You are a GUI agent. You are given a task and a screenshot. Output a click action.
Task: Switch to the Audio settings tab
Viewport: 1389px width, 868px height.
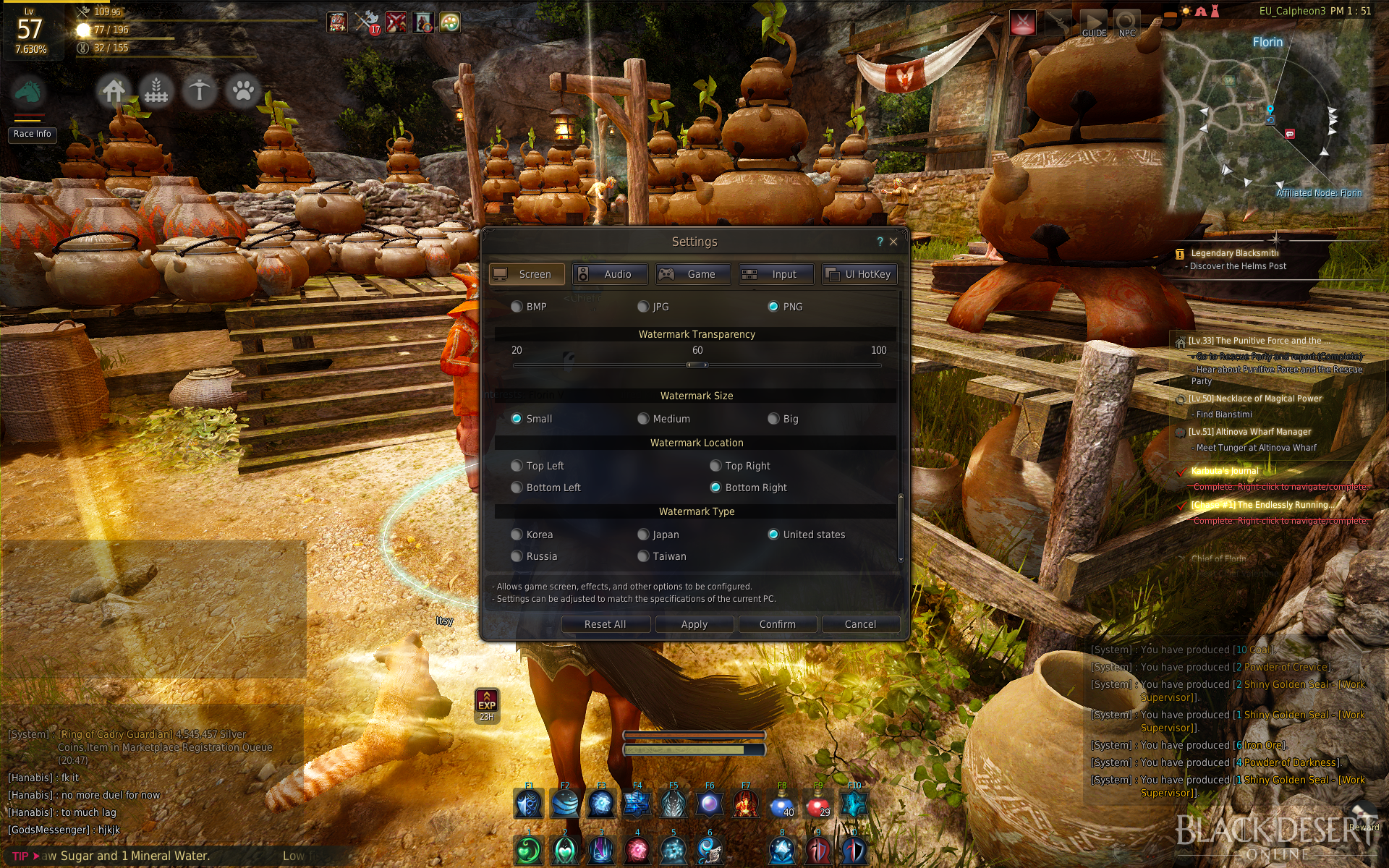click(610, 274)
